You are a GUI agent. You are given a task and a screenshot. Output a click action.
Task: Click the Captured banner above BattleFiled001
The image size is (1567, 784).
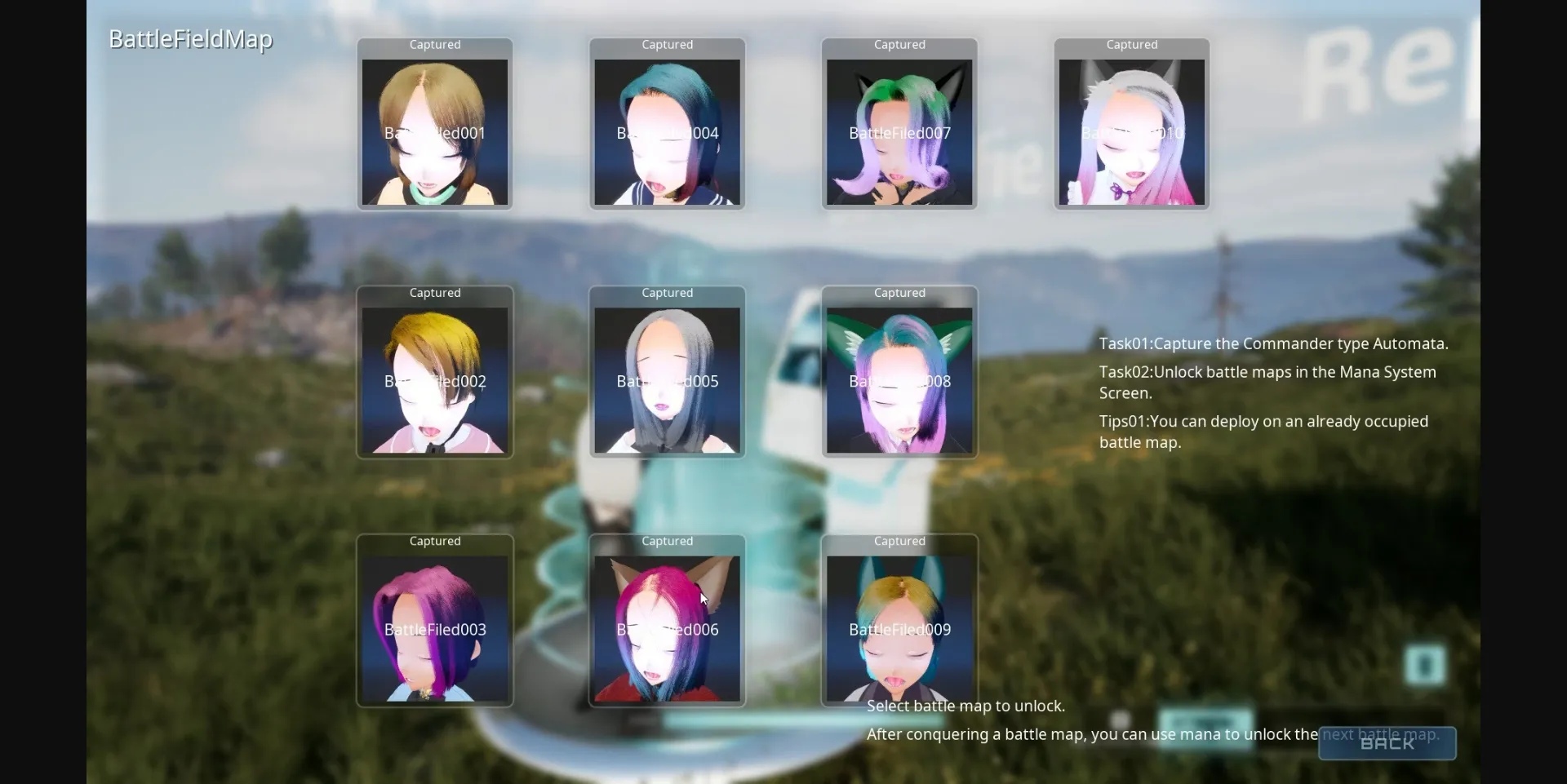pos(435,45)
